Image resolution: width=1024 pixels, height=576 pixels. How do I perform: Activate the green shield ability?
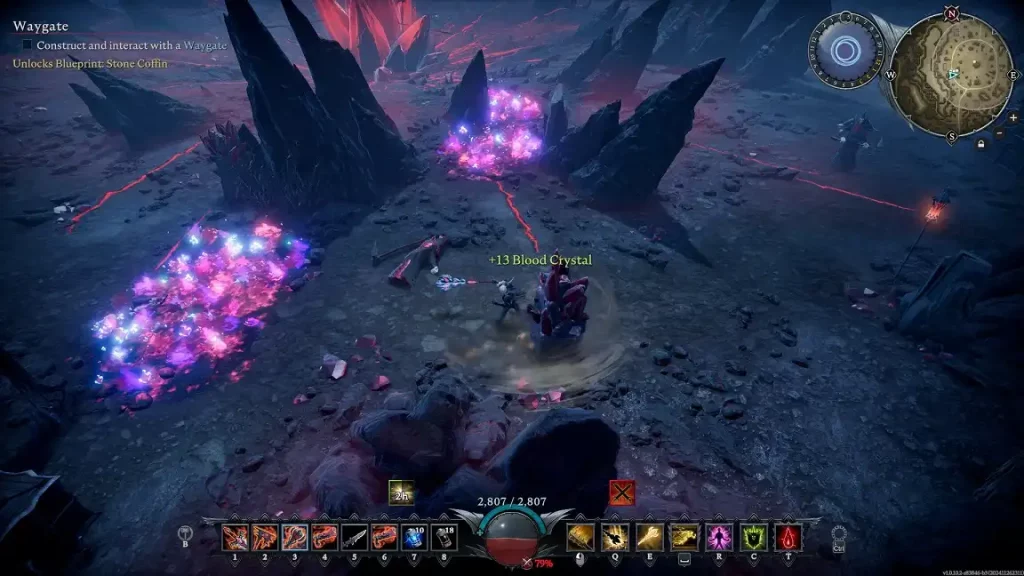click(754, 538)
